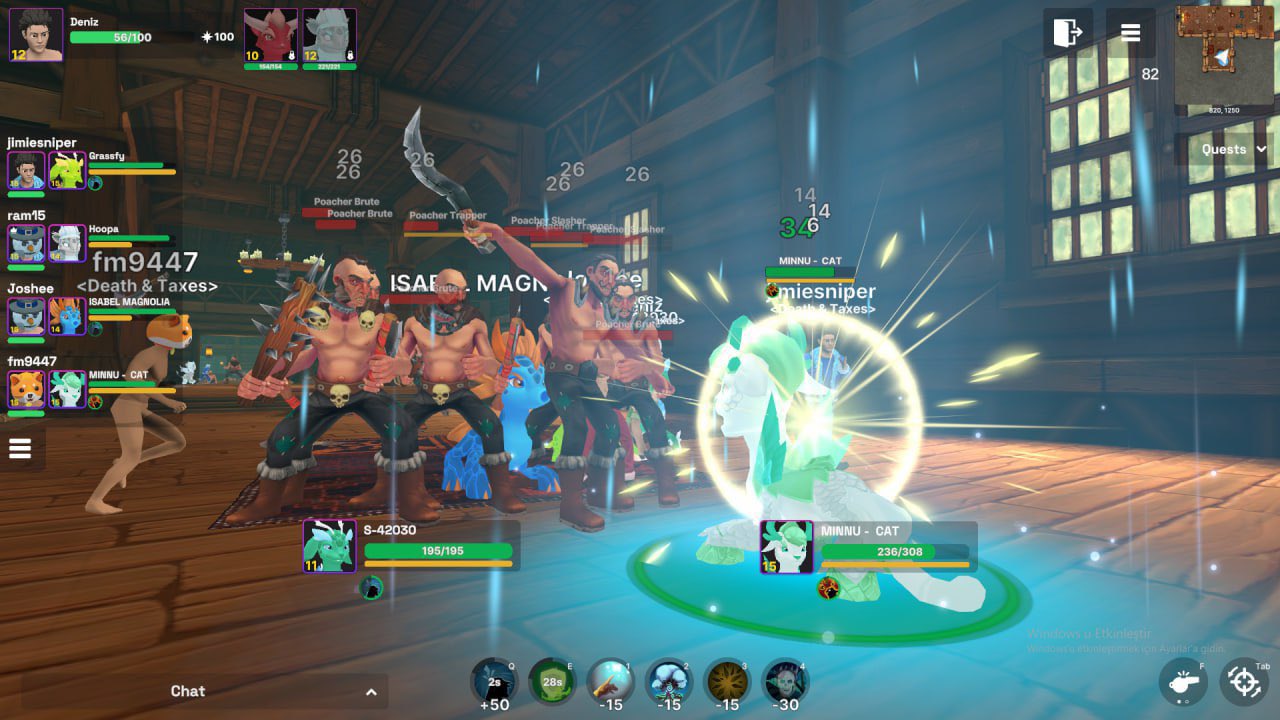
Task: Click the exit door button
Action: click(x=1068, y=33)
